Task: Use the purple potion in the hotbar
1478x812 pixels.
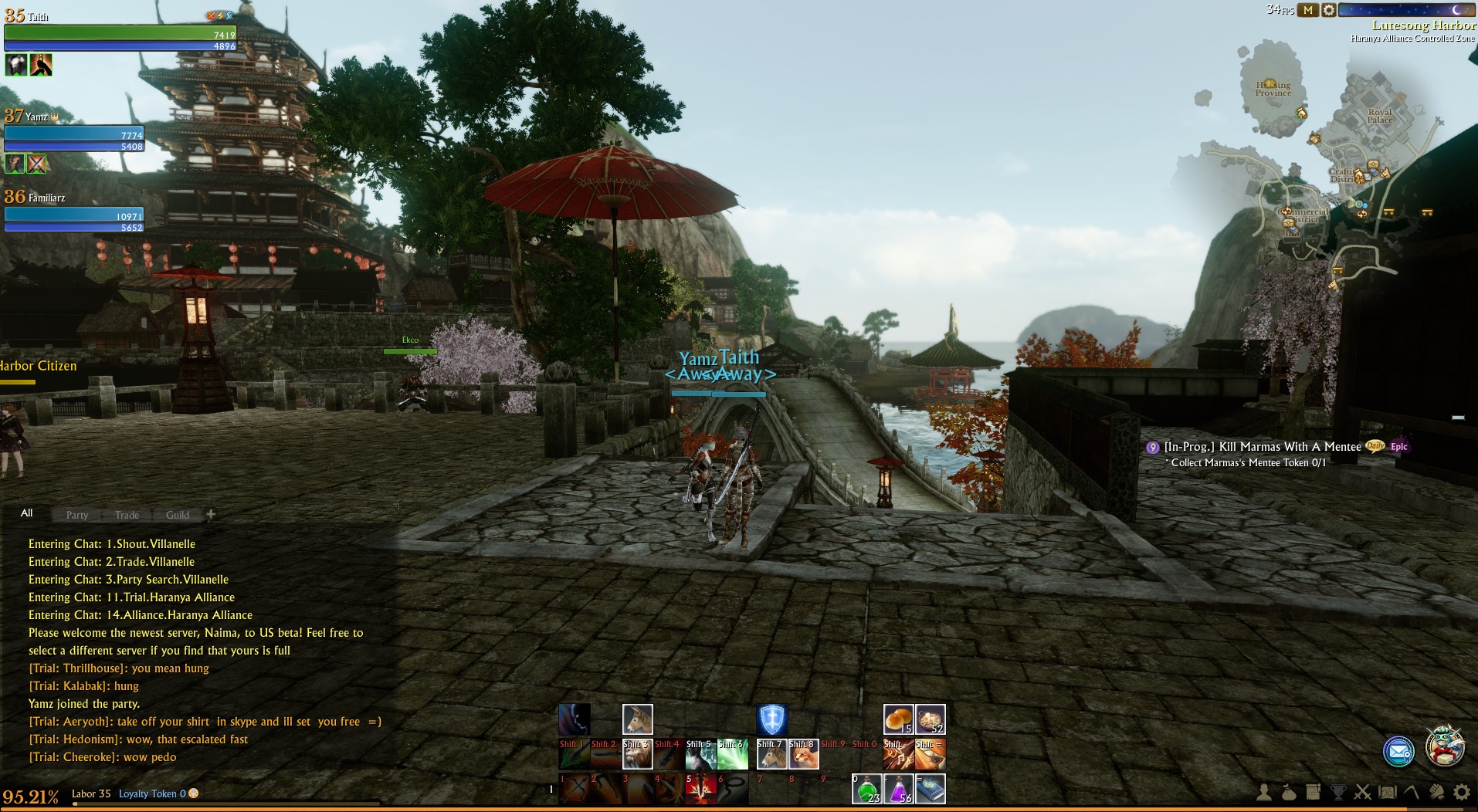Action: [899, 789]
